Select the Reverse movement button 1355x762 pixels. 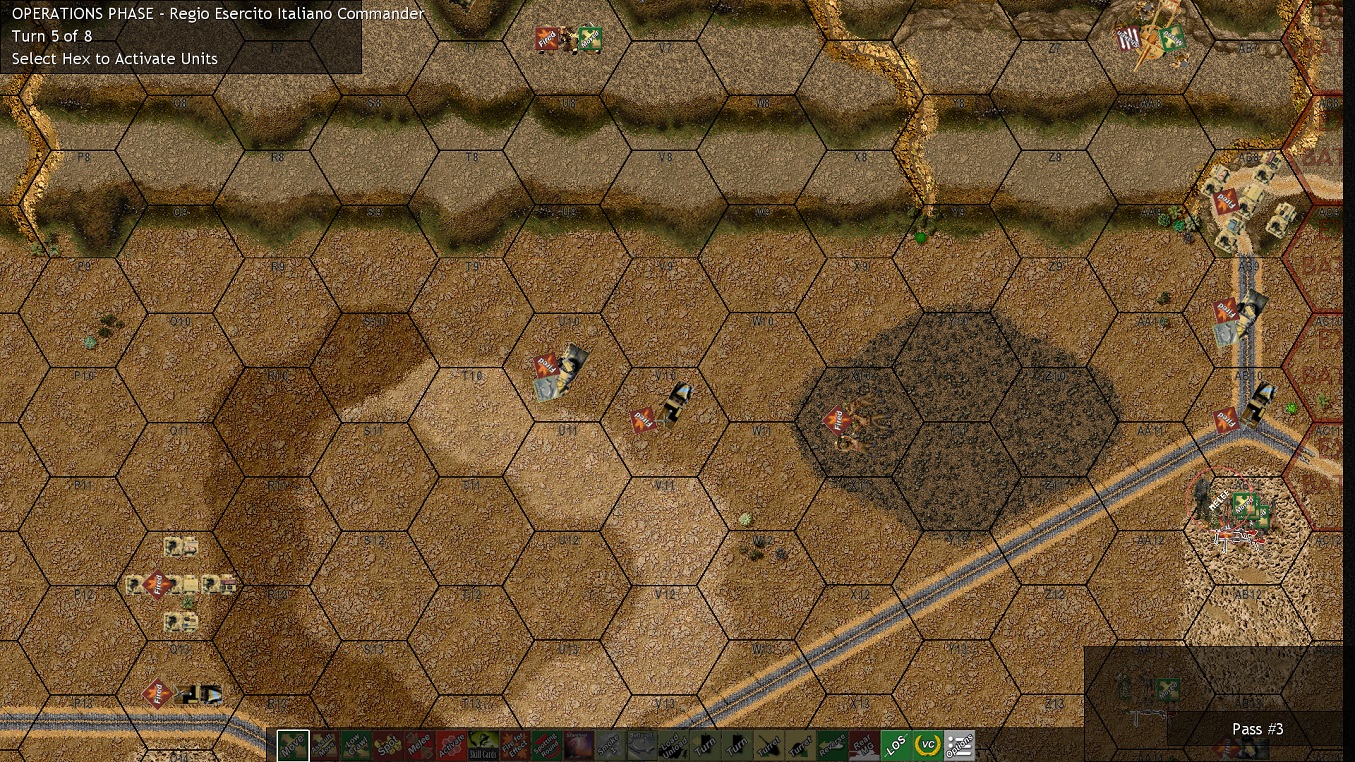(x=832, y=745)
